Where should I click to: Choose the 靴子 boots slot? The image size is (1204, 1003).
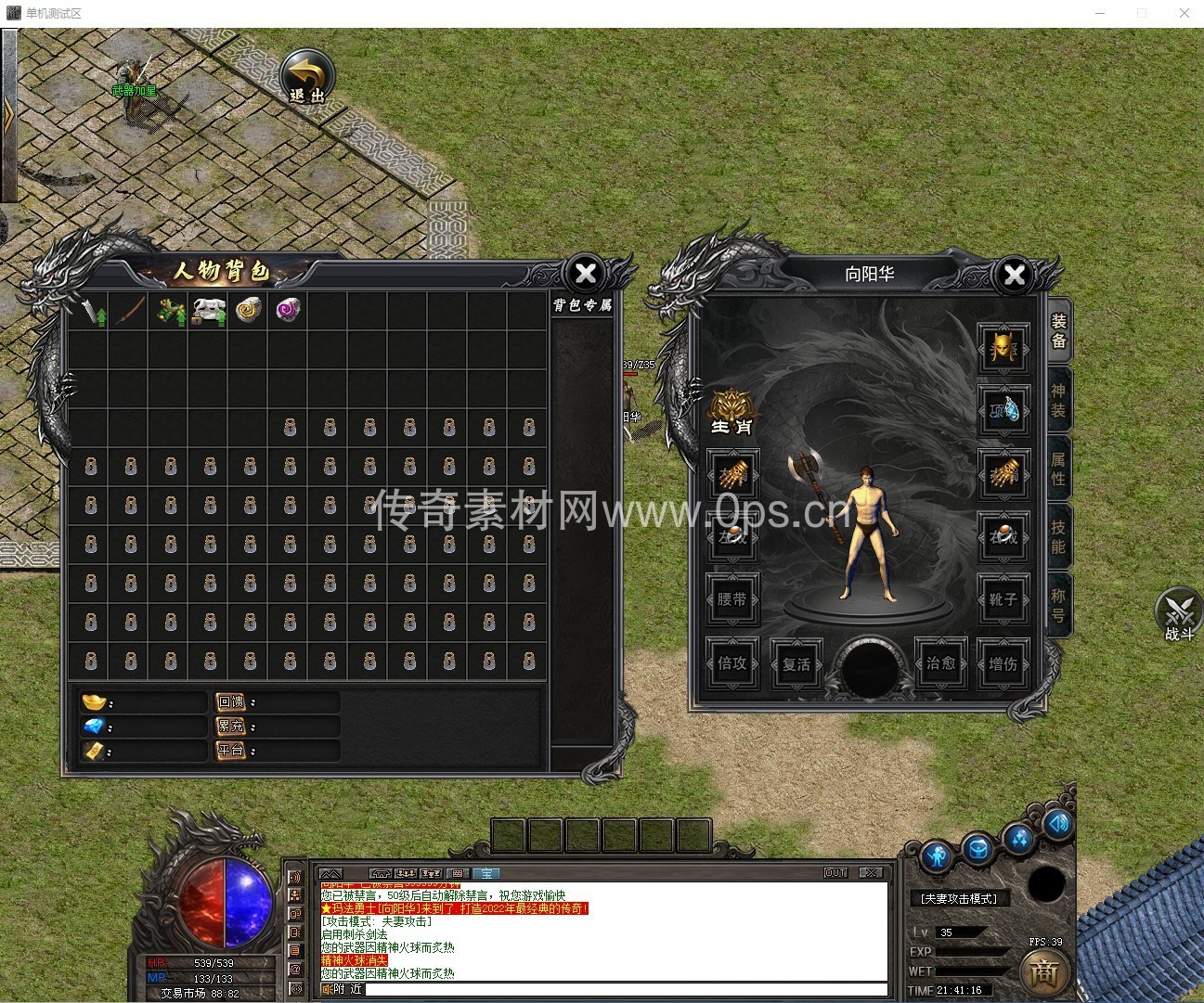point(1003,599)
